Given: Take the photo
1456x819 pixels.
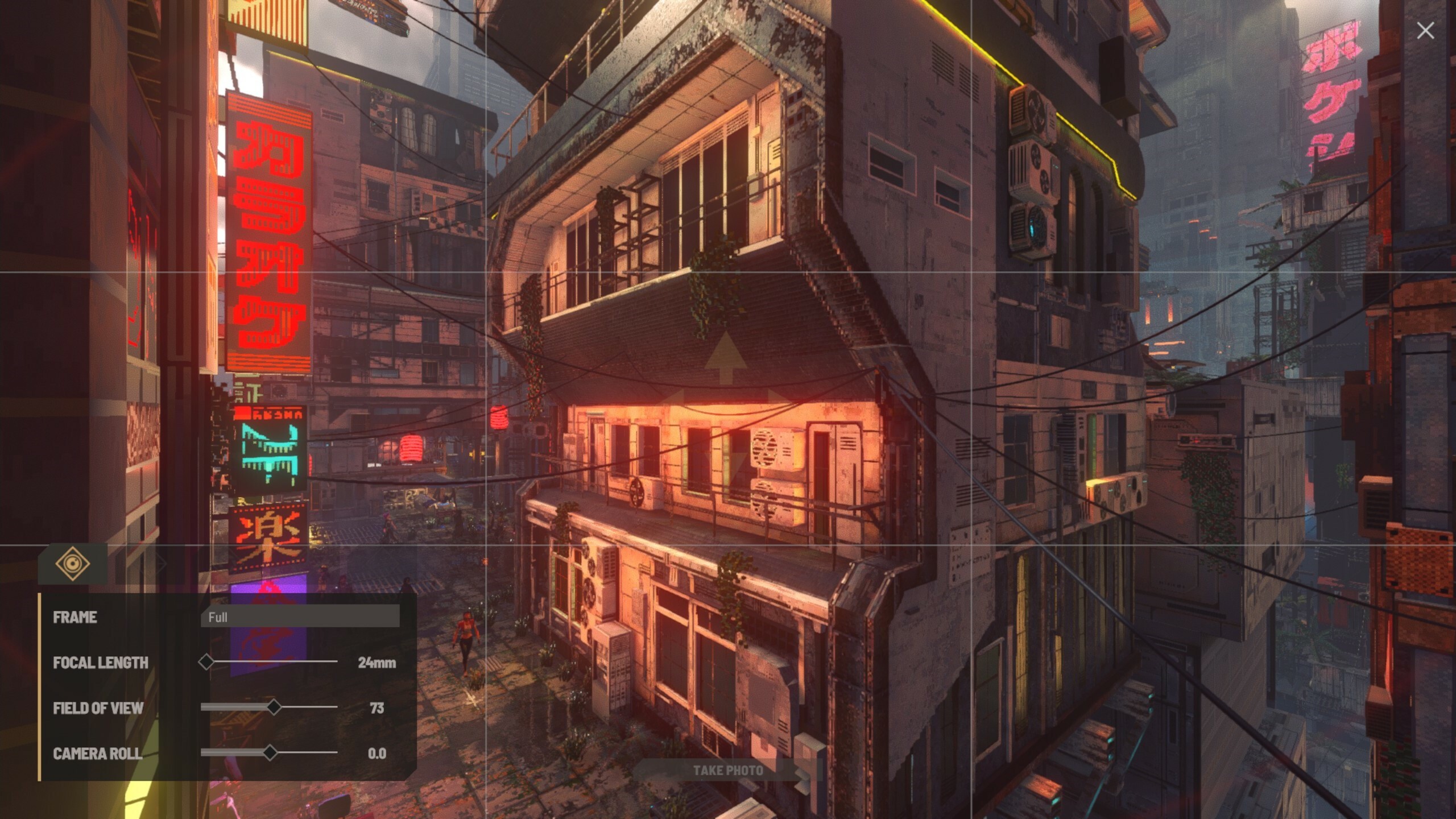Looking at the screenshot, I should [x=727, y=771].
